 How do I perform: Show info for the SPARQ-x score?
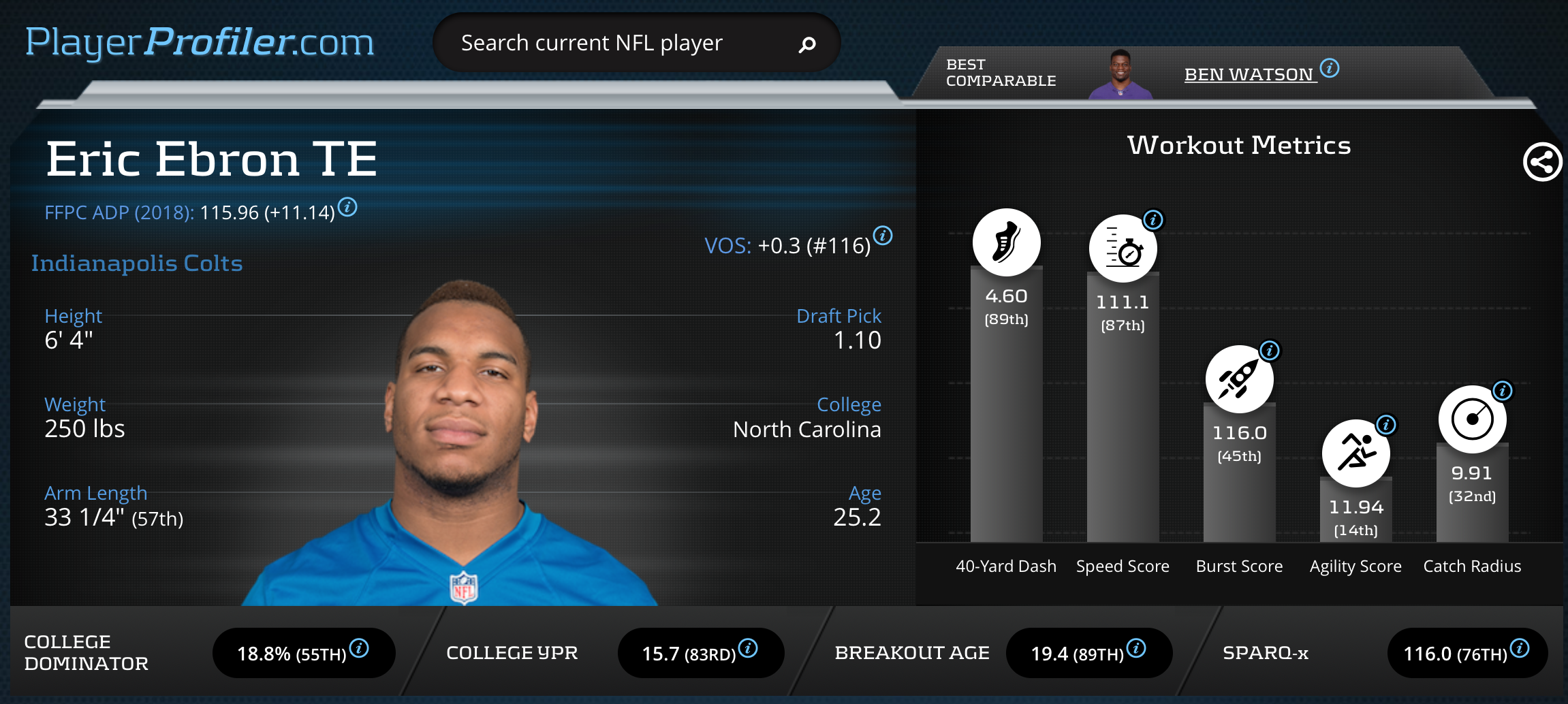[1520, 648]
